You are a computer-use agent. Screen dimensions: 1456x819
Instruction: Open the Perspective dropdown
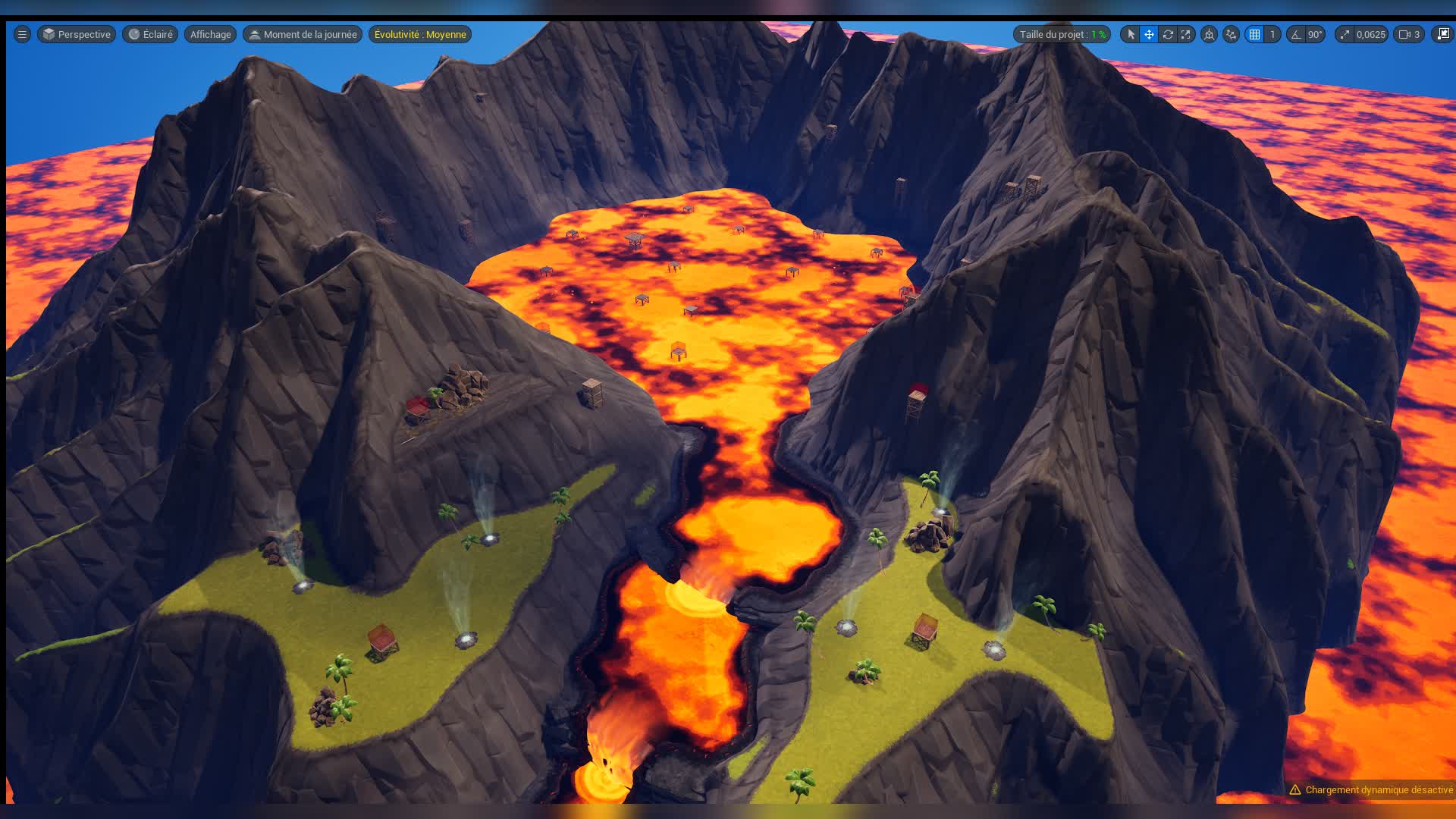(x=76, y=34)
